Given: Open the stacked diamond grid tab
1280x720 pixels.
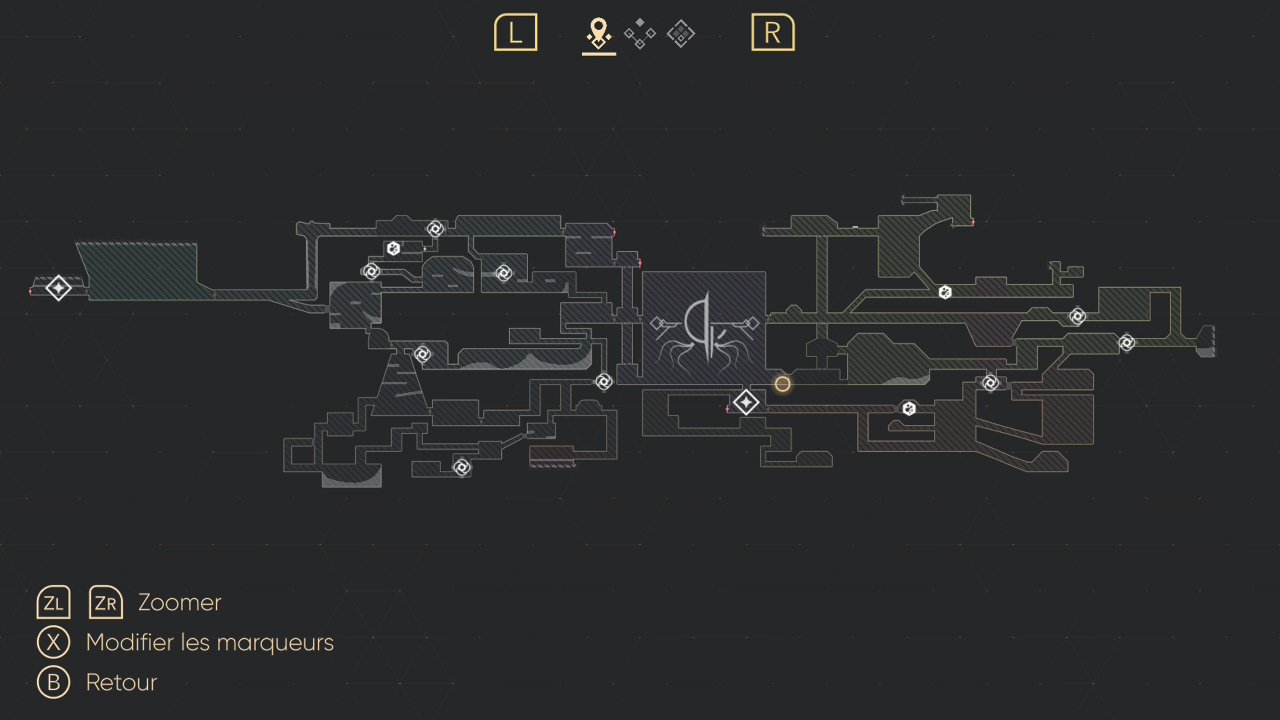Looking at the screenshot, I should (681, 33).
